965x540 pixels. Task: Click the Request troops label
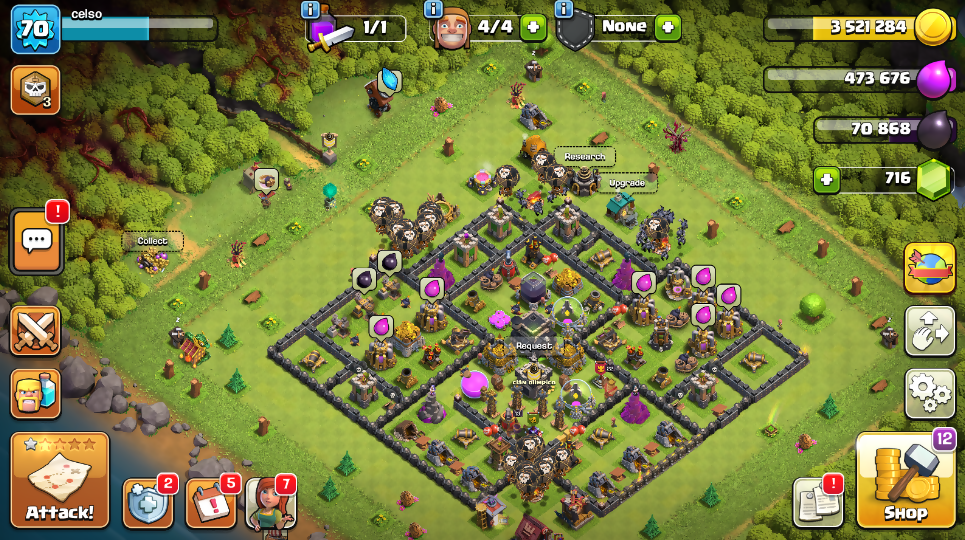pyautogui.click(x=534, y=346)
